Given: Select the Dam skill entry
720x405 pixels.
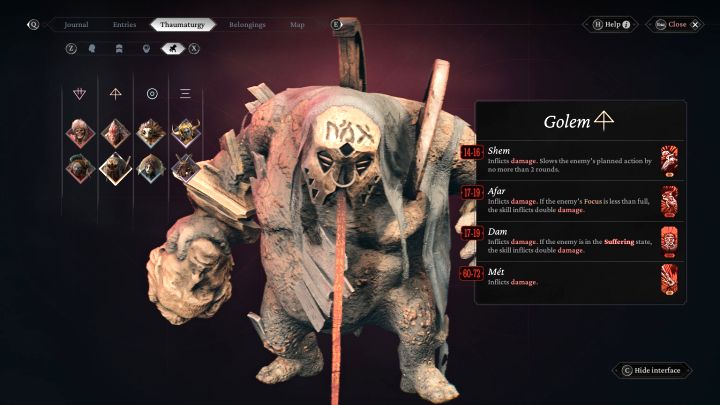Looking at the screenshot, I should pos(573,240).
